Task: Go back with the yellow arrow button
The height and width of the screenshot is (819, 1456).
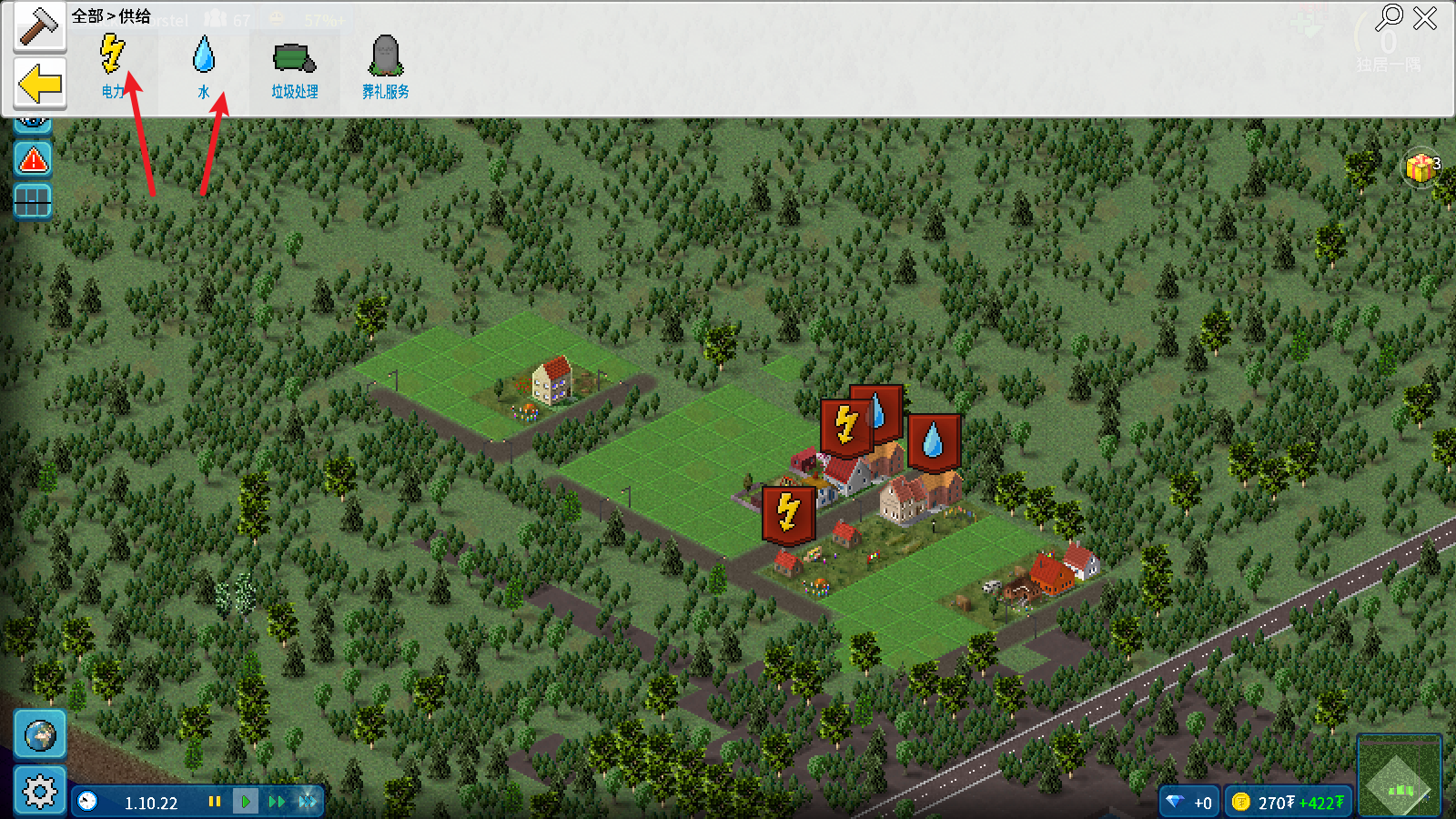Action: point(40,85)
